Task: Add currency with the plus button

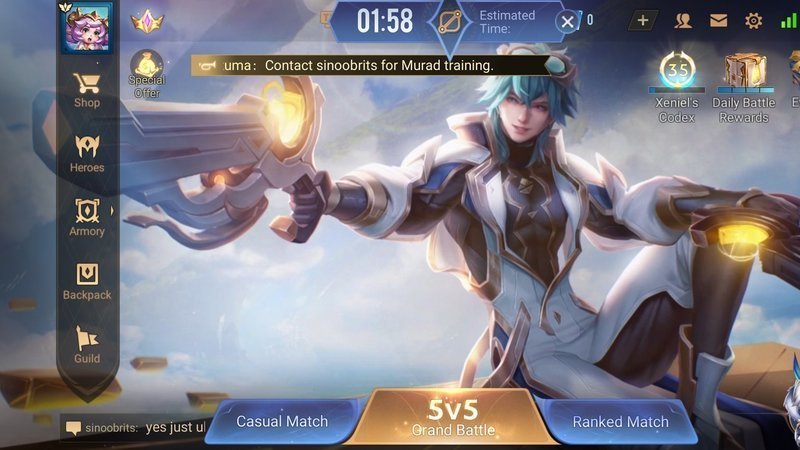Action: coord(642,20)
